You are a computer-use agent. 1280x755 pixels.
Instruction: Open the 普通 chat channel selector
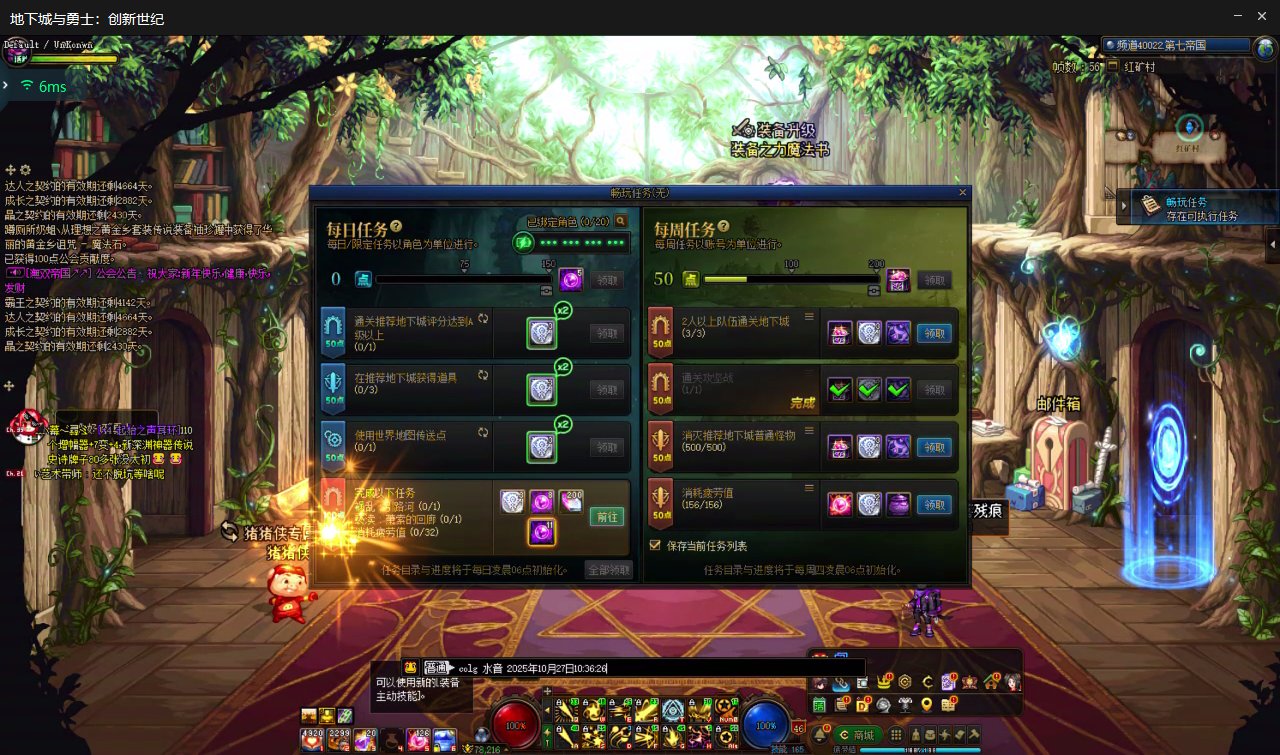pyautogui.click(x=437, y=668)
